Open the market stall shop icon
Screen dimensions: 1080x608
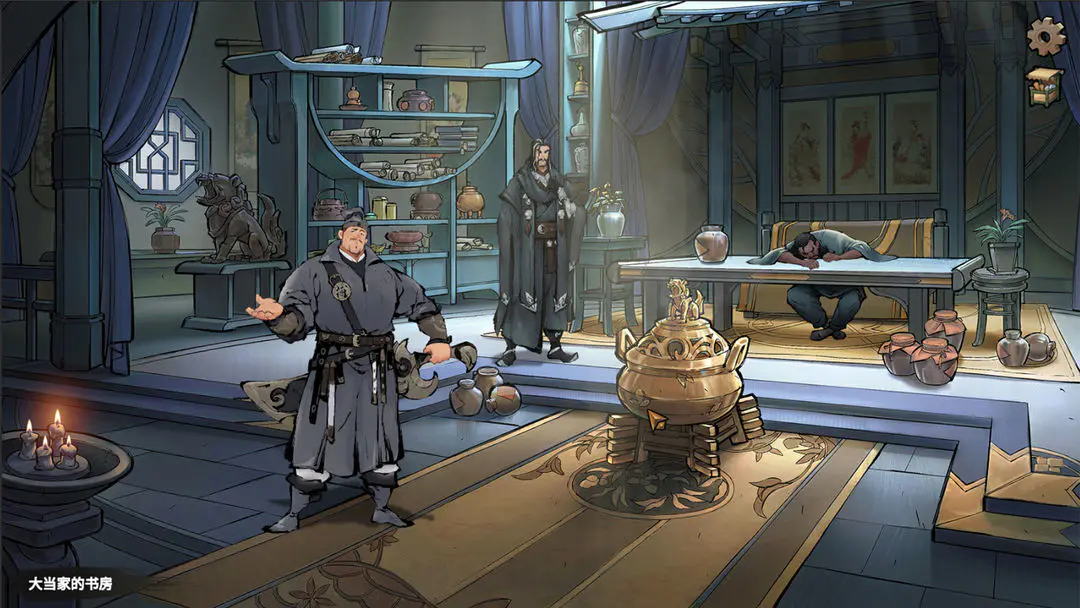point(1046,86)
